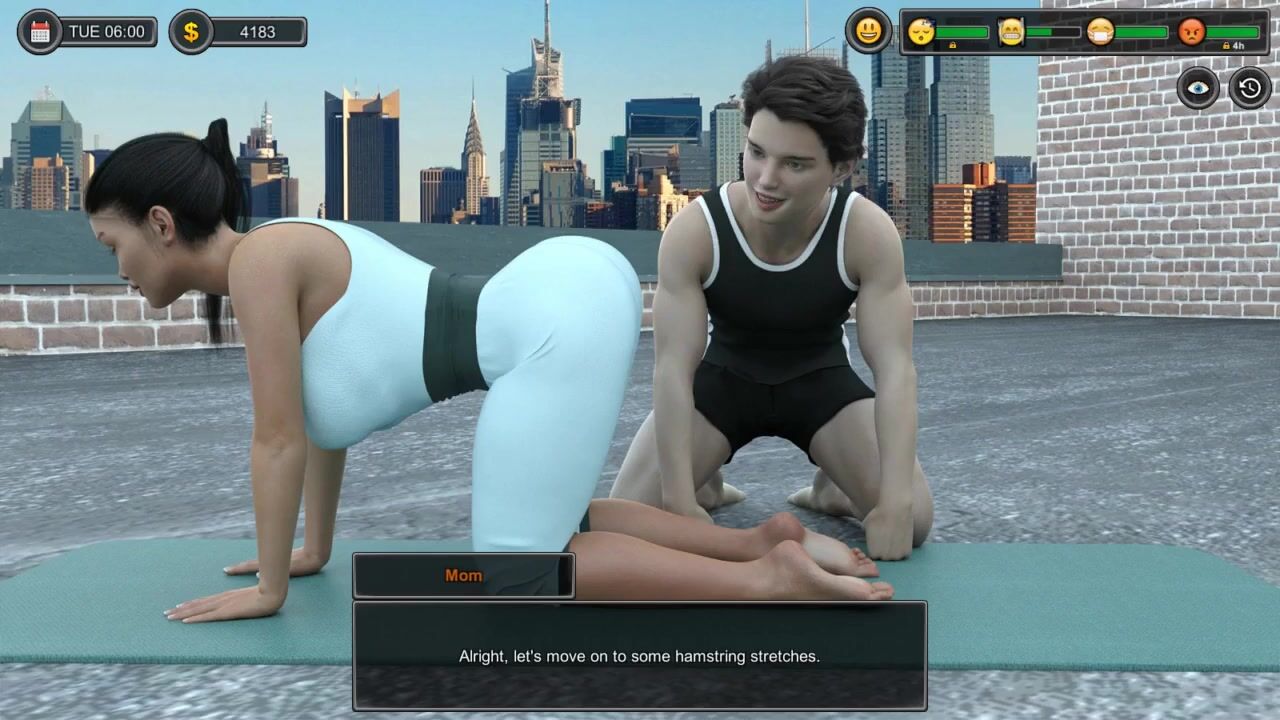This screenshot has height=720, width=1280.
Task: Toggle the eye hide-interface button
Action: tap(1198, 88)
